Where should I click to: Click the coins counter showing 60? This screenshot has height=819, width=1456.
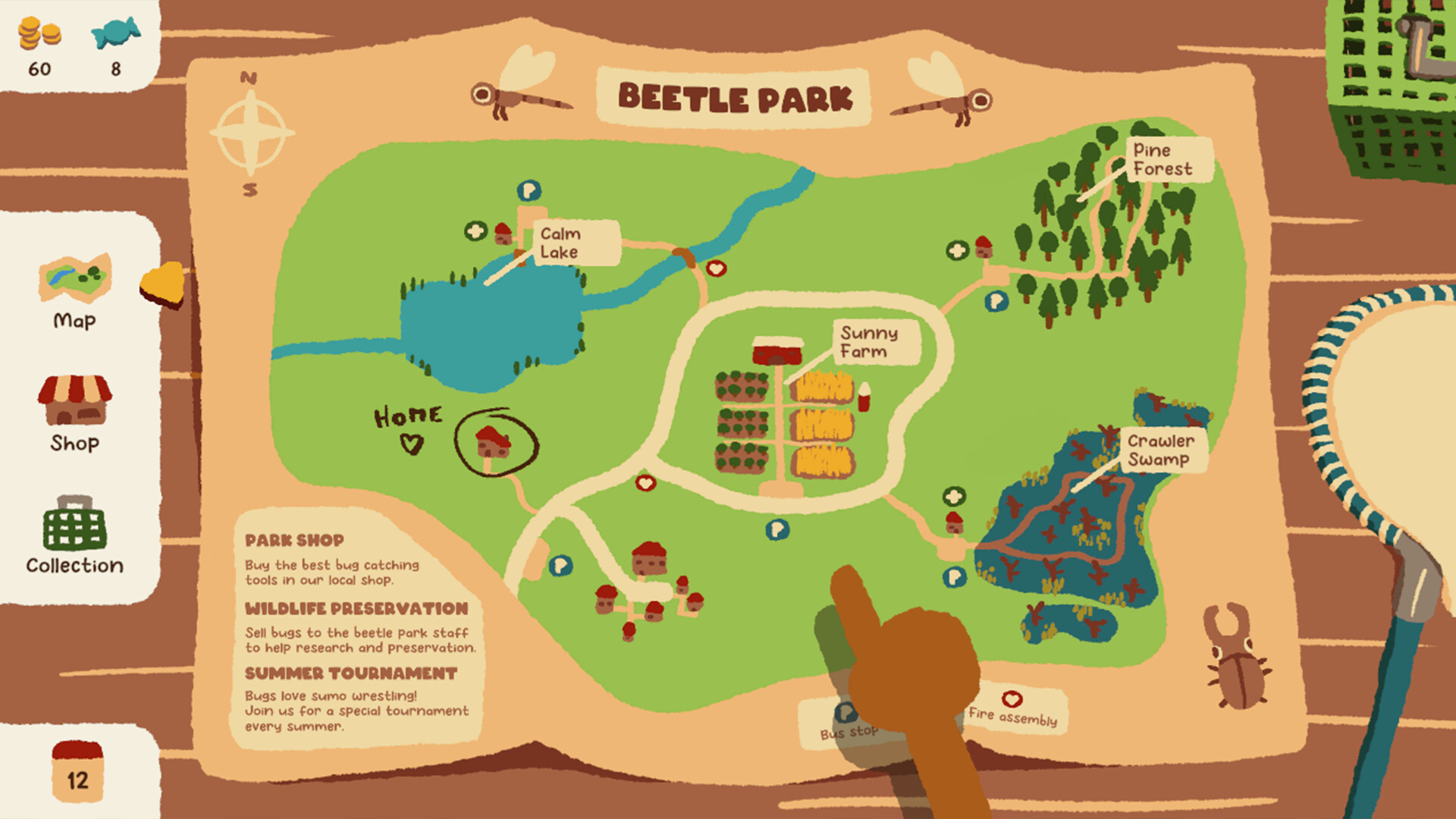(x=39, y=45)
